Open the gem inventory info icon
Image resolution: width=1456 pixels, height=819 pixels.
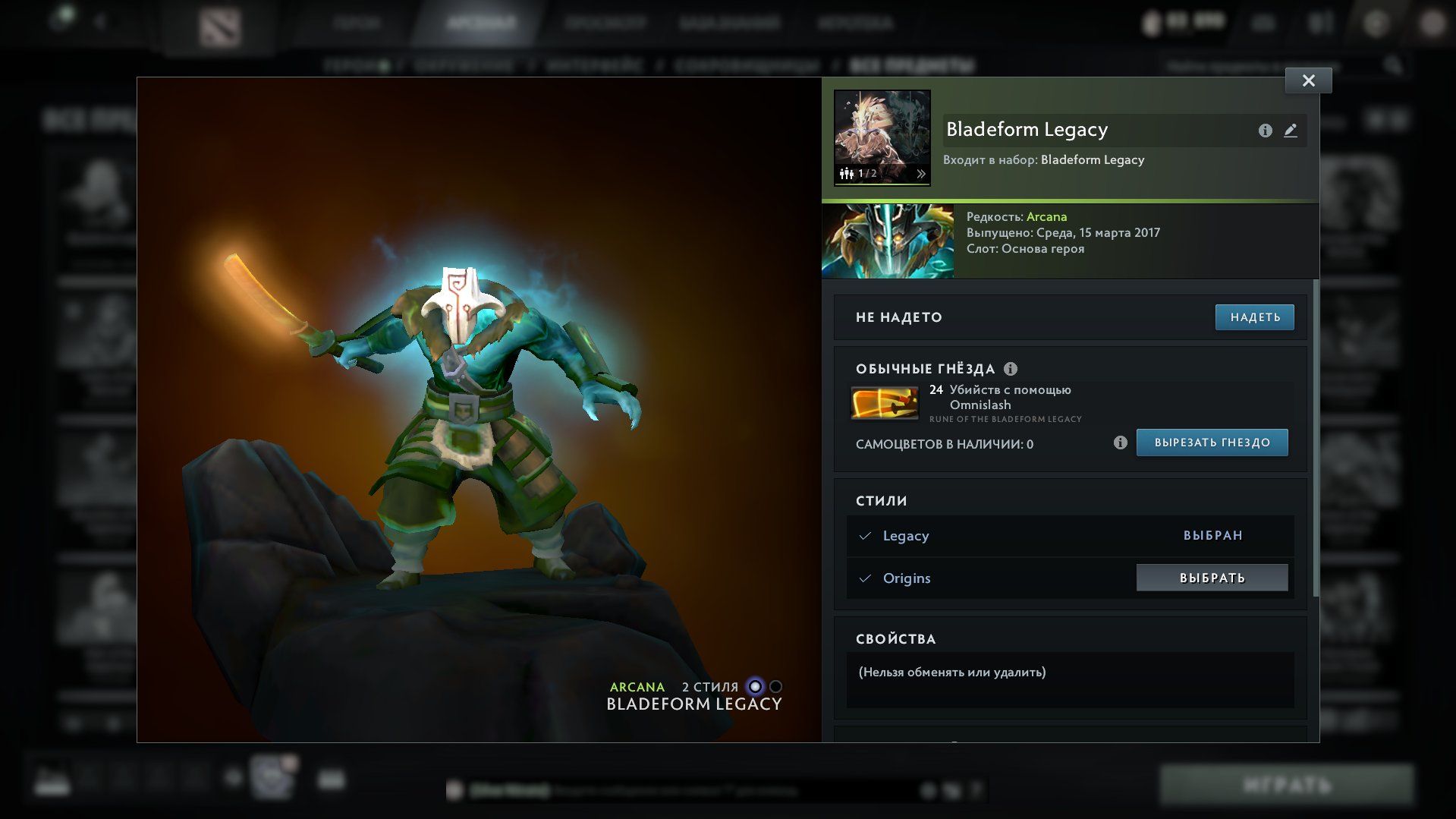click(x=1120, y=443)
